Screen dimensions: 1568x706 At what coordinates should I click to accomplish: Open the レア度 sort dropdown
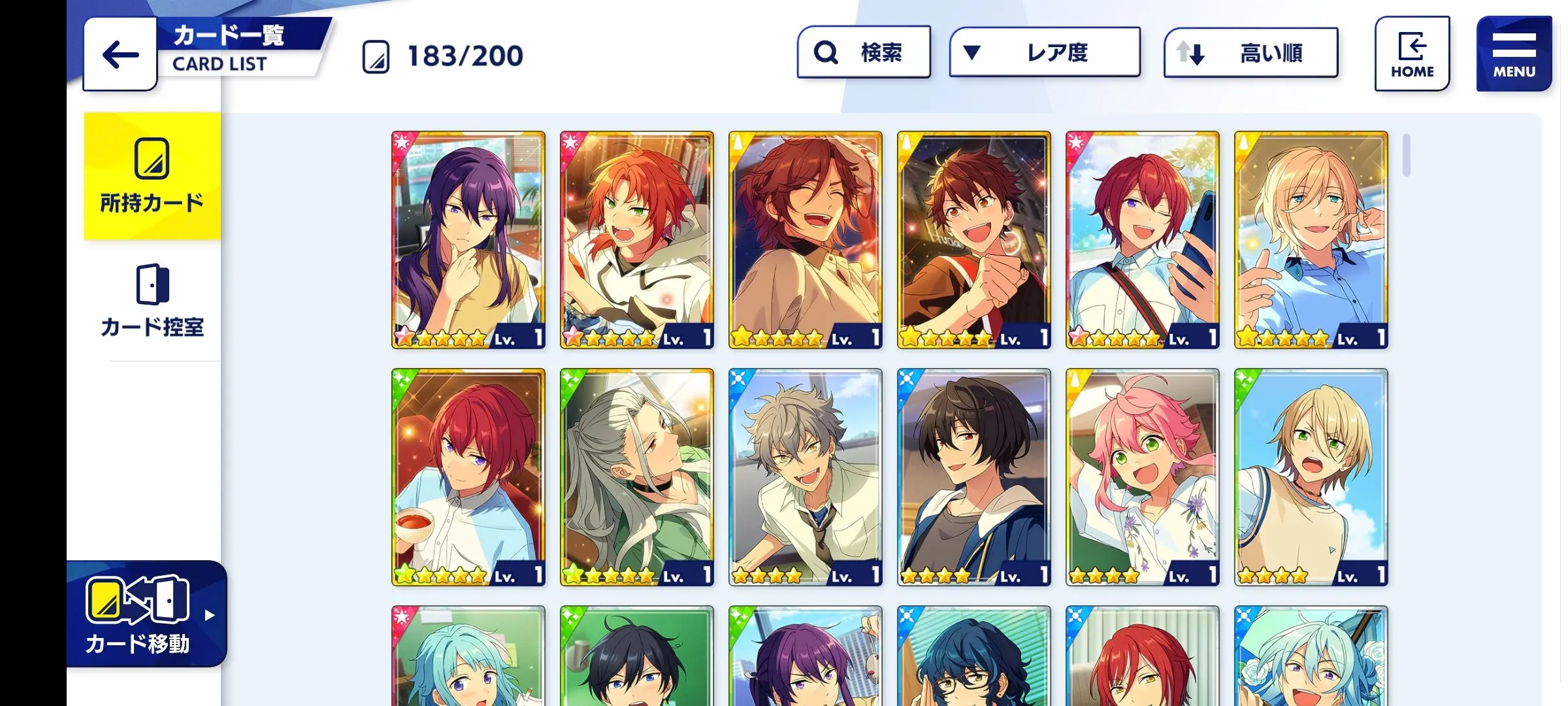[1045, 52]
